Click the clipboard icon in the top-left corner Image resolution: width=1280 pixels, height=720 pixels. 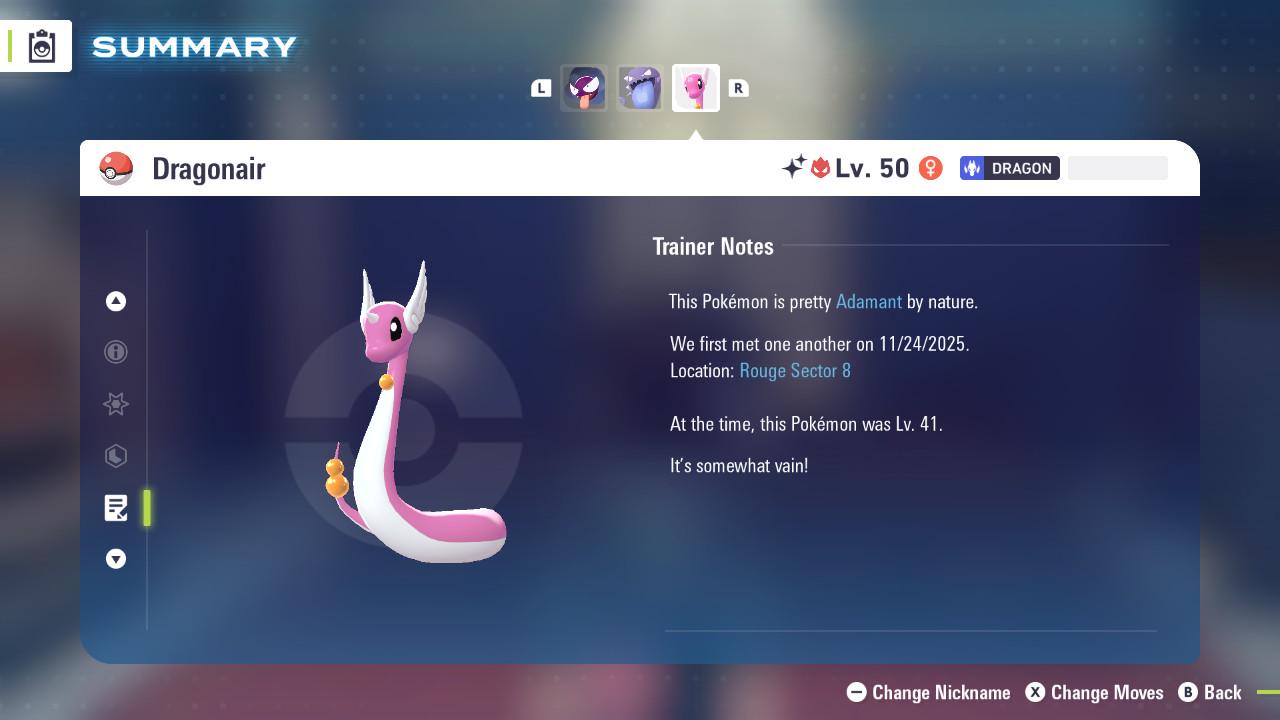(x=40, y=45)
